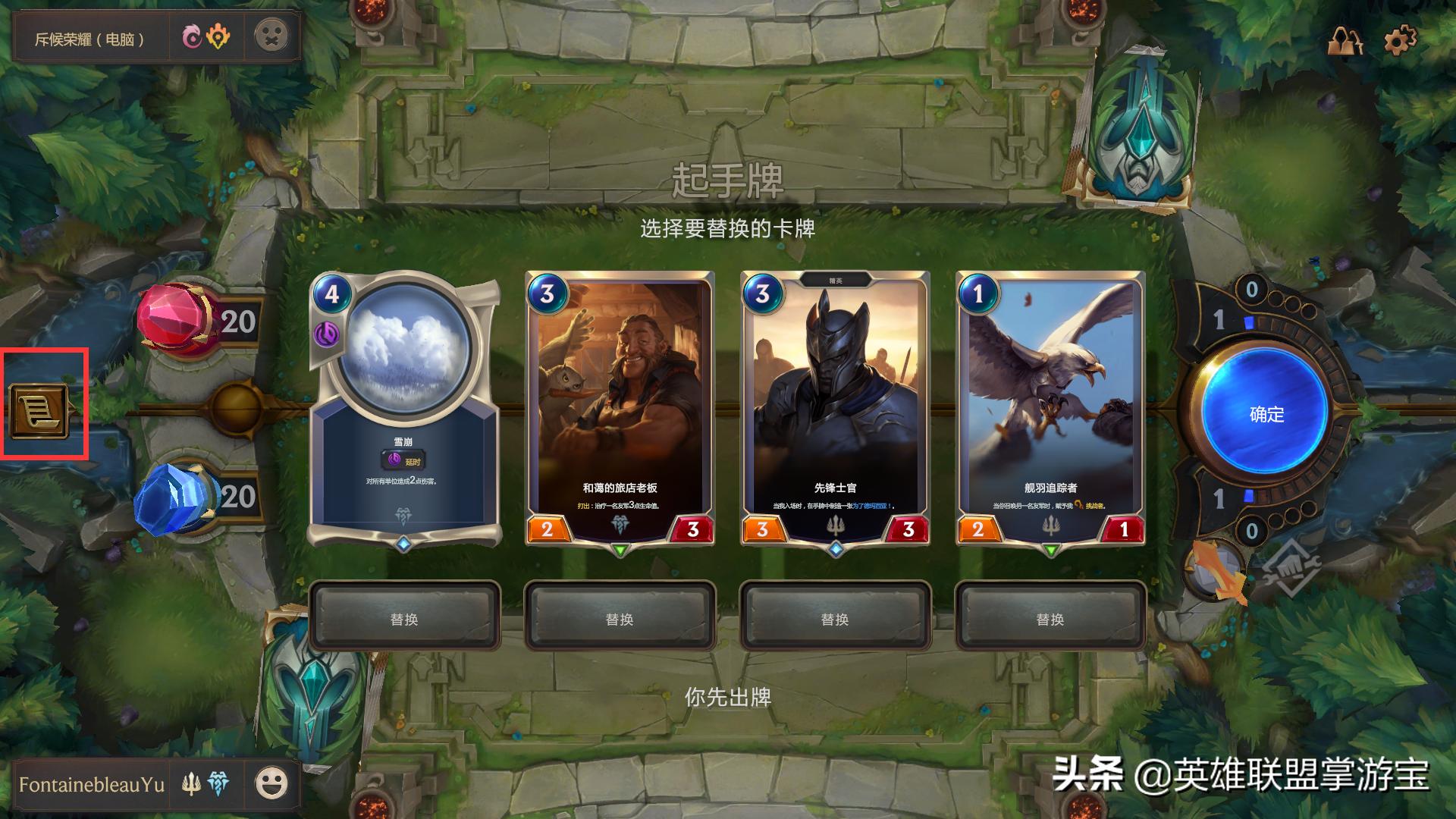1456x819 pixels.
Task: Click the 延时 keyword tag on 雪崩
Action: (x=403, y=460)
